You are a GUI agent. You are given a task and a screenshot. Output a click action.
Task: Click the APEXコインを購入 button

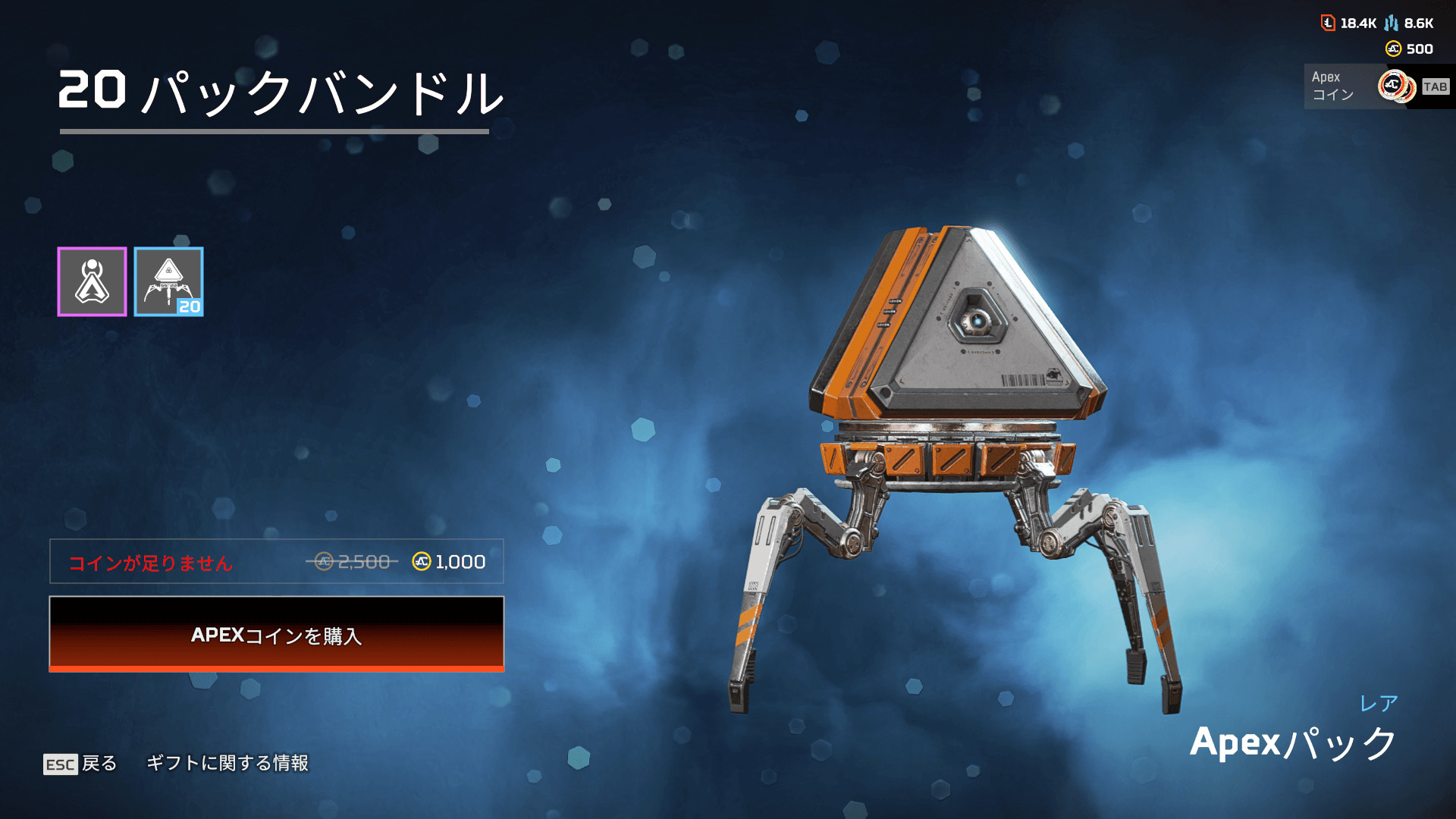276,634
